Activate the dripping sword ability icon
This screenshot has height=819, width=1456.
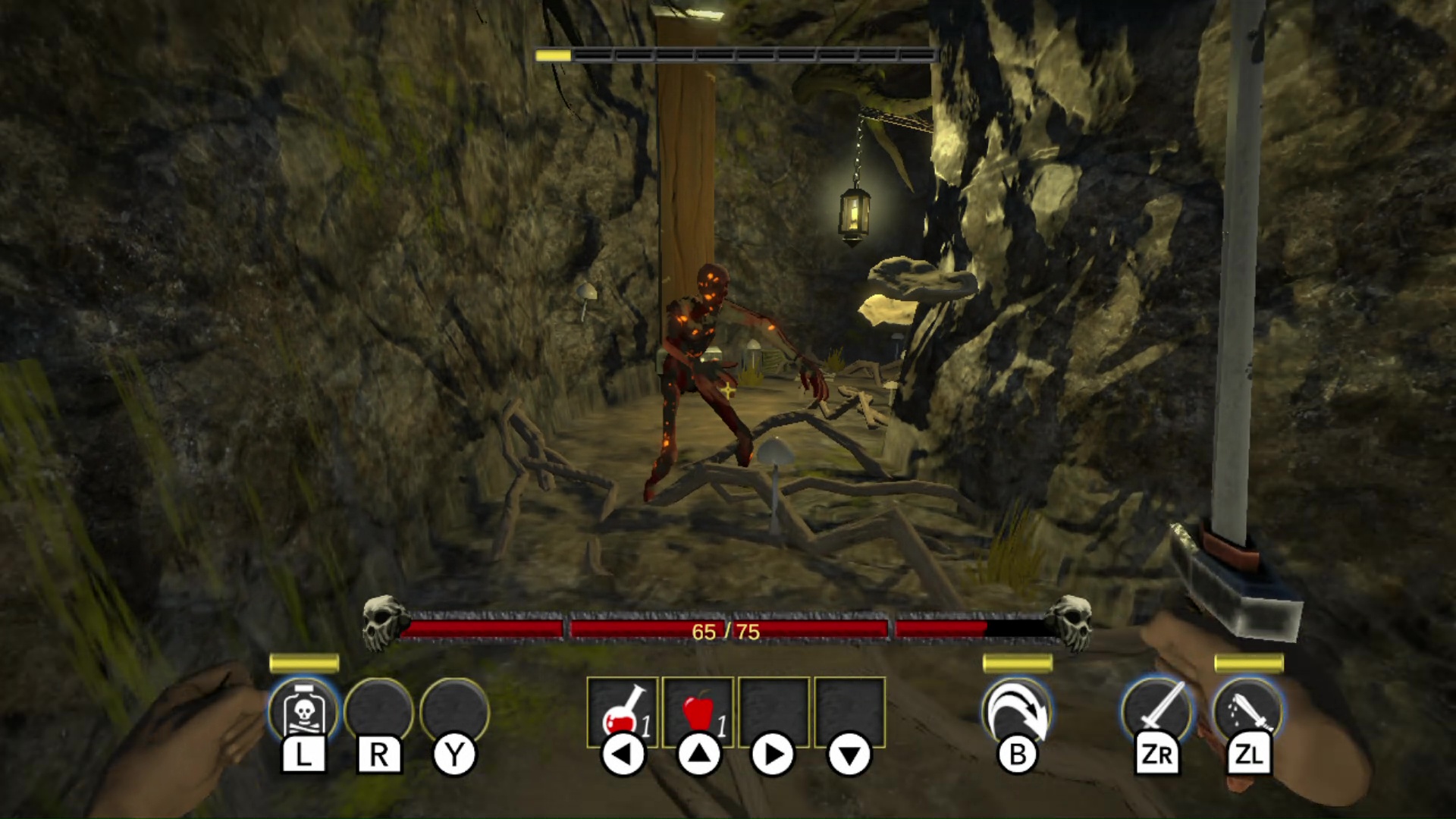coord(1248,711)
